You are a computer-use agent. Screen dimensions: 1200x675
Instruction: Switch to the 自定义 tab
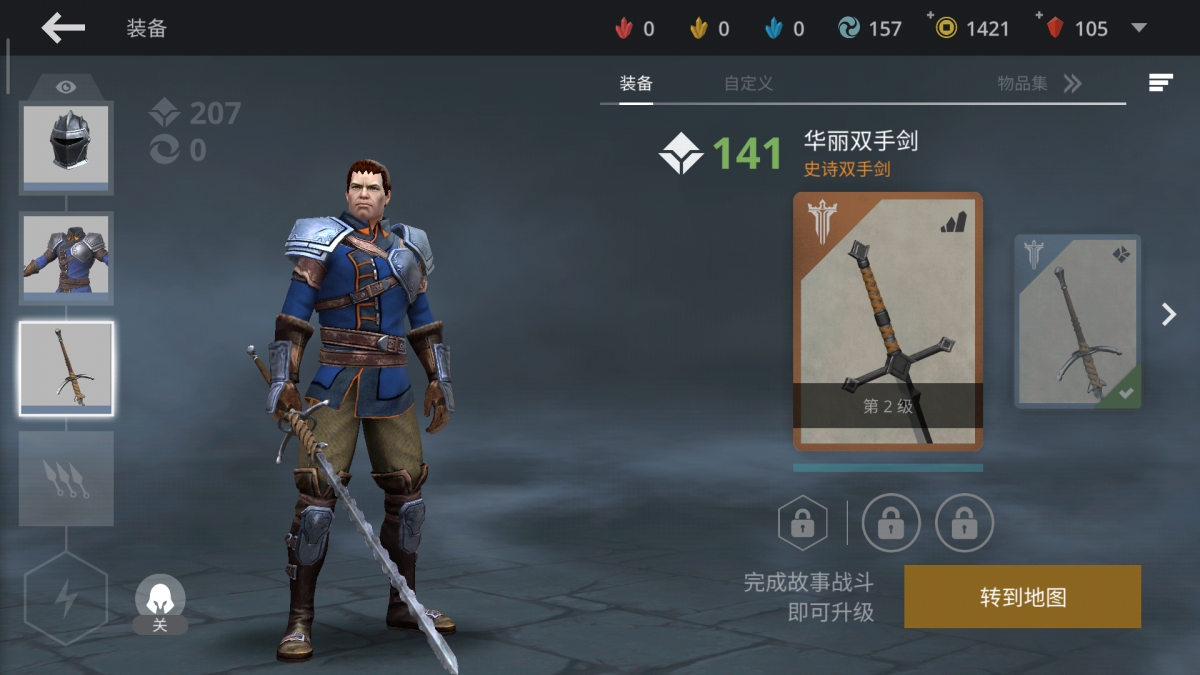(x=748, y=84)
